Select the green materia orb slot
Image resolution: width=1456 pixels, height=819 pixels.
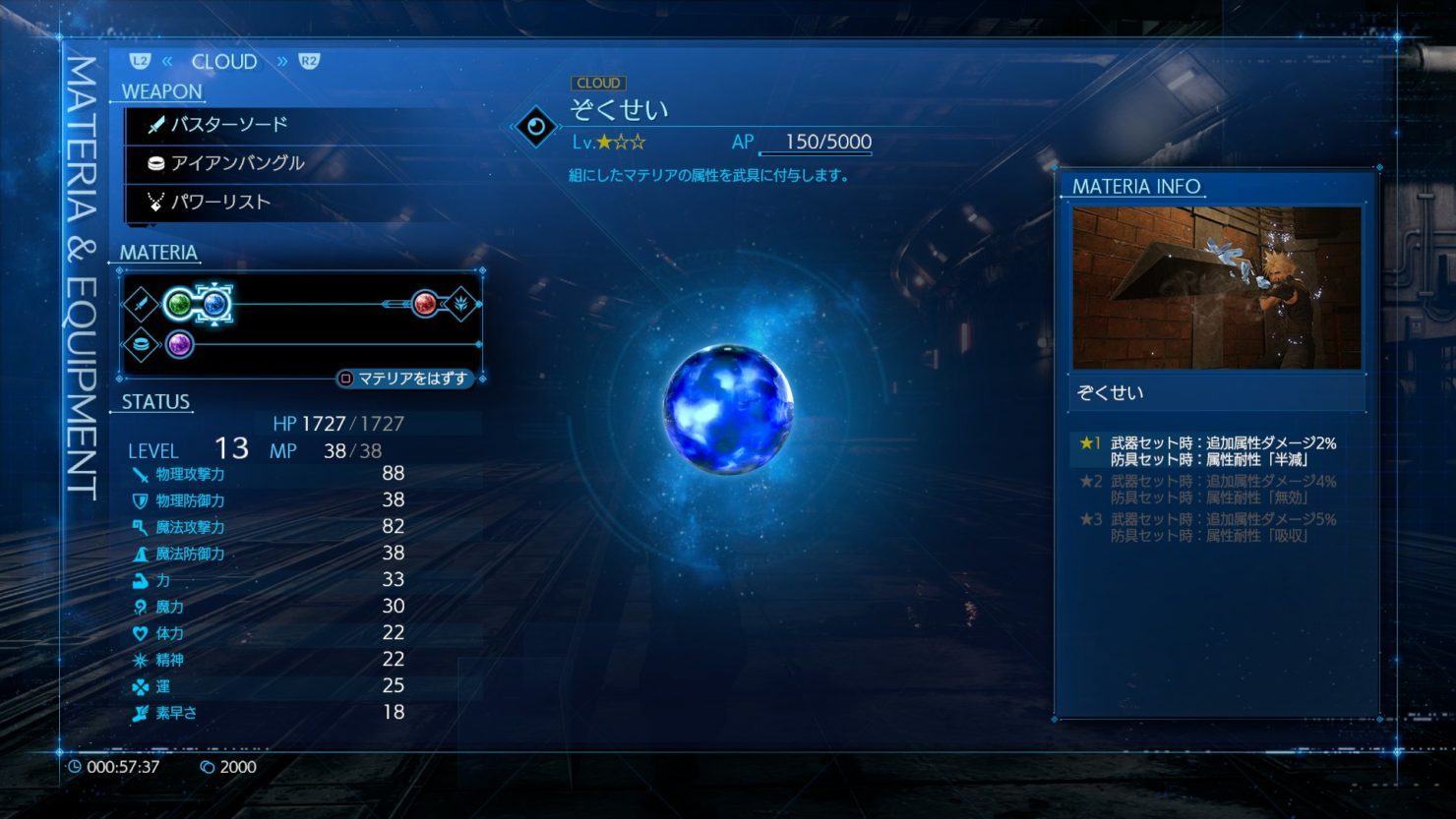(x=179, y=304)
